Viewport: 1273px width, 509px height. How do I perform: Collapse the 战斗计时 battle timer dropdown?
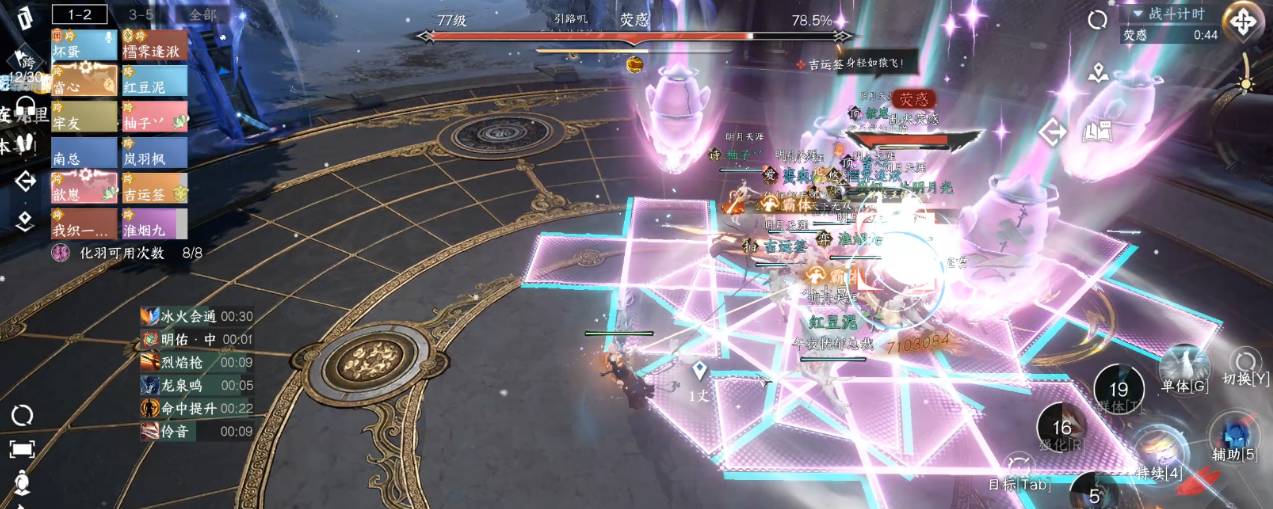(1137, 14)
